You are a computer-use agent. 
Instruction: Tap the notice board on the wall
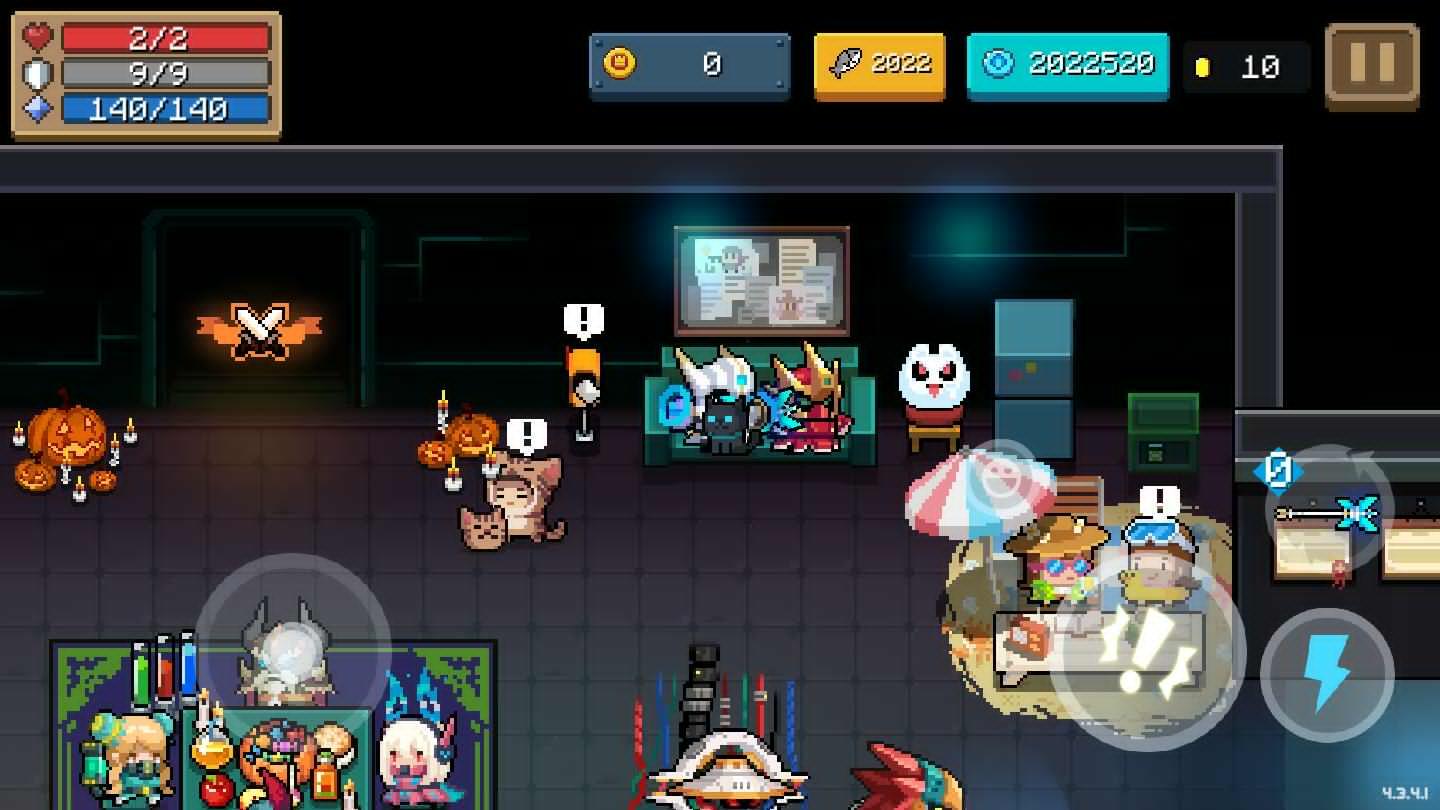pyautogui.click(x=761, y=280)
